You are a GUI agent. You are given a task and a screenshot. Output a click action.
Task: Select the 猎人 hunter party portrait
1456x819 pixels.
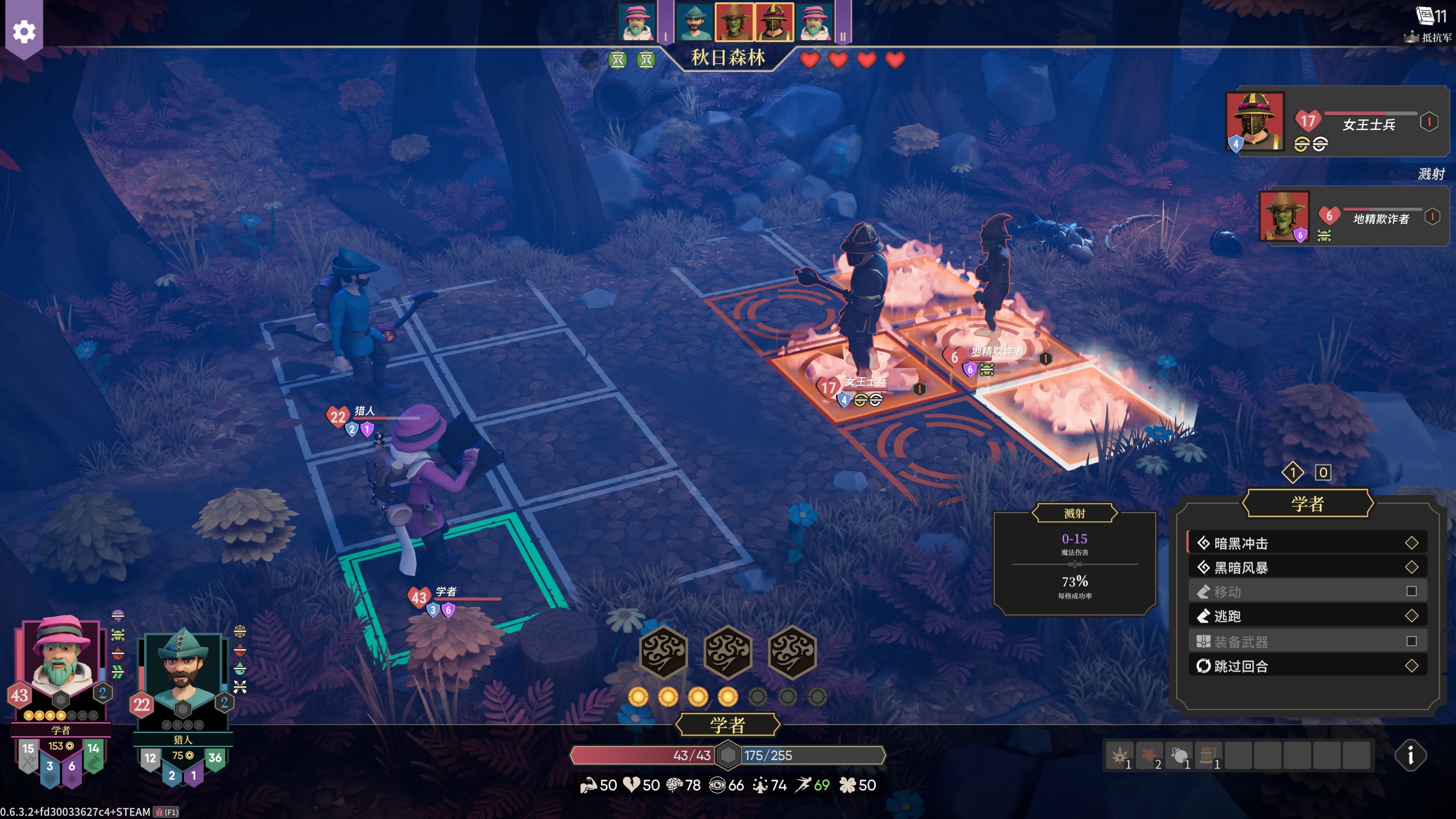pos(182,673)
